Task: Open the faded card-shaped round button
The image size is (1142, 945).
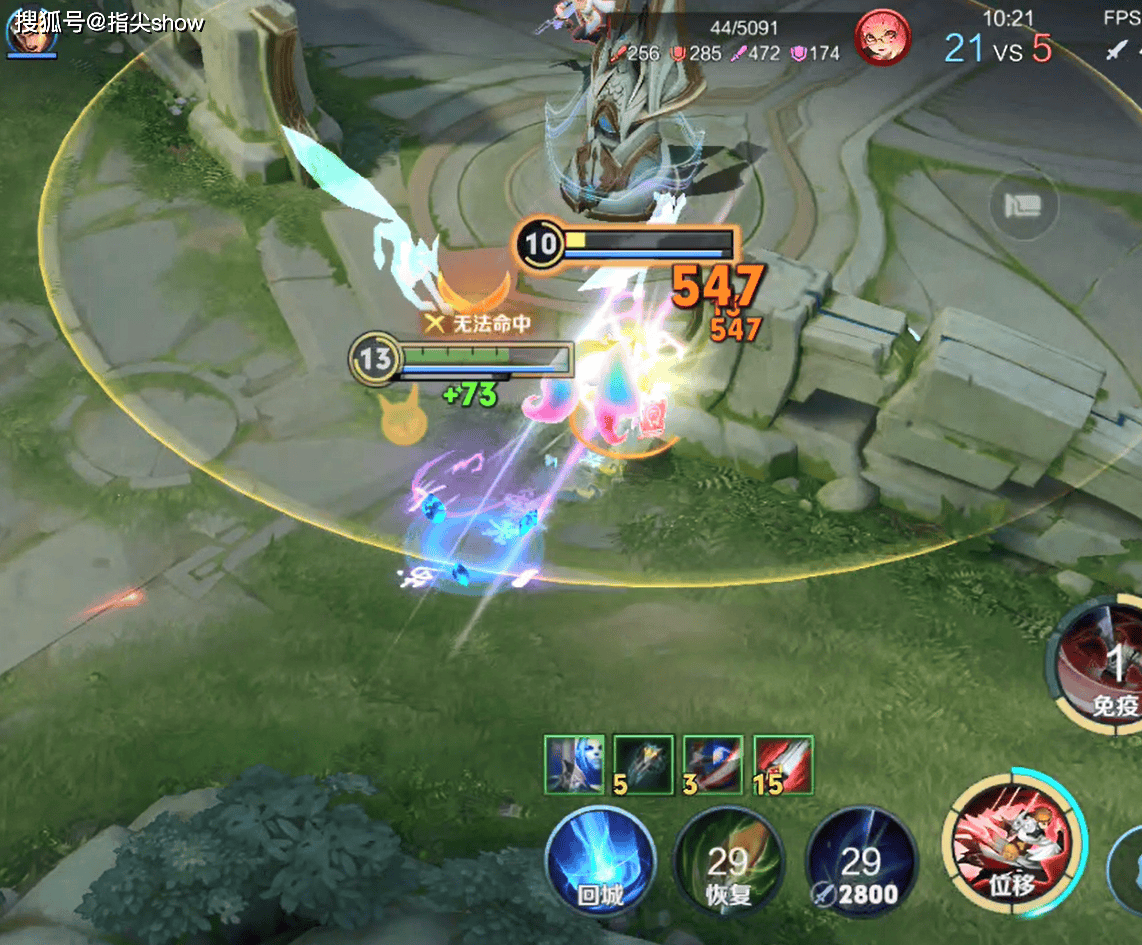Action: (x=1022, y=207)
